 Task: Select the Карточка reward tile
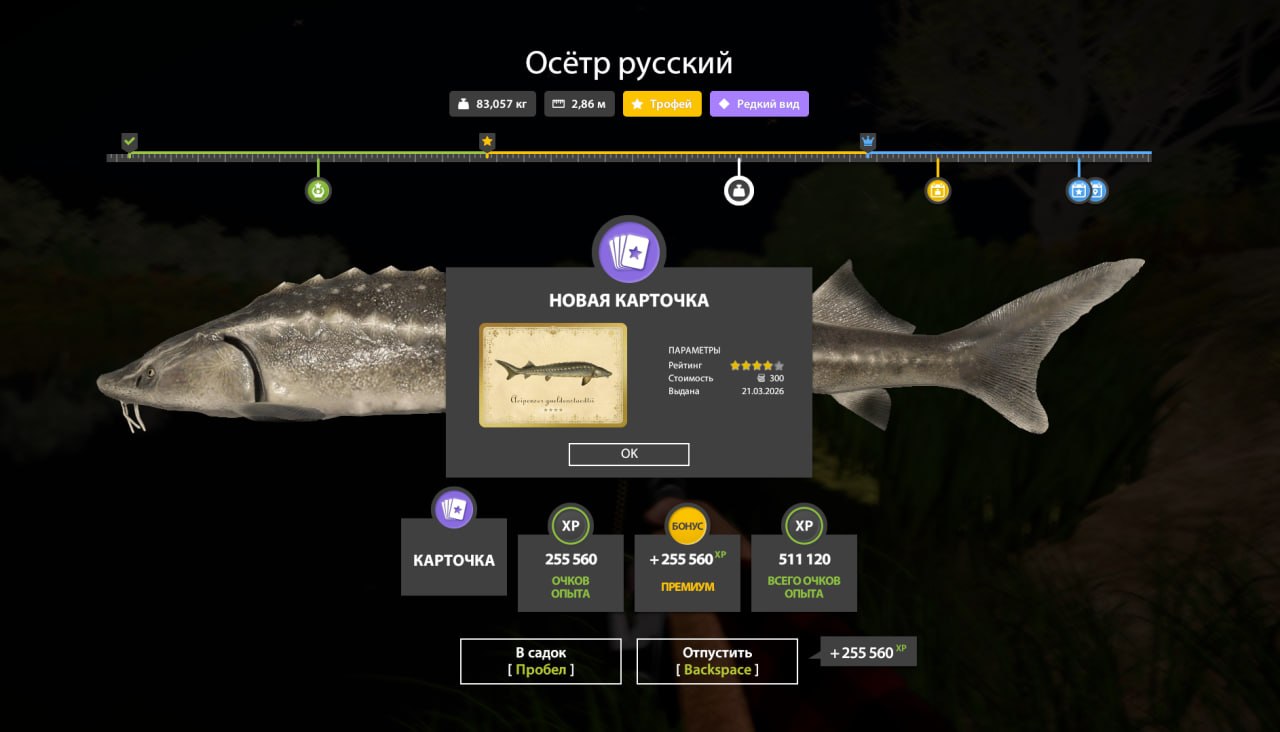click(x=454, y=559)
